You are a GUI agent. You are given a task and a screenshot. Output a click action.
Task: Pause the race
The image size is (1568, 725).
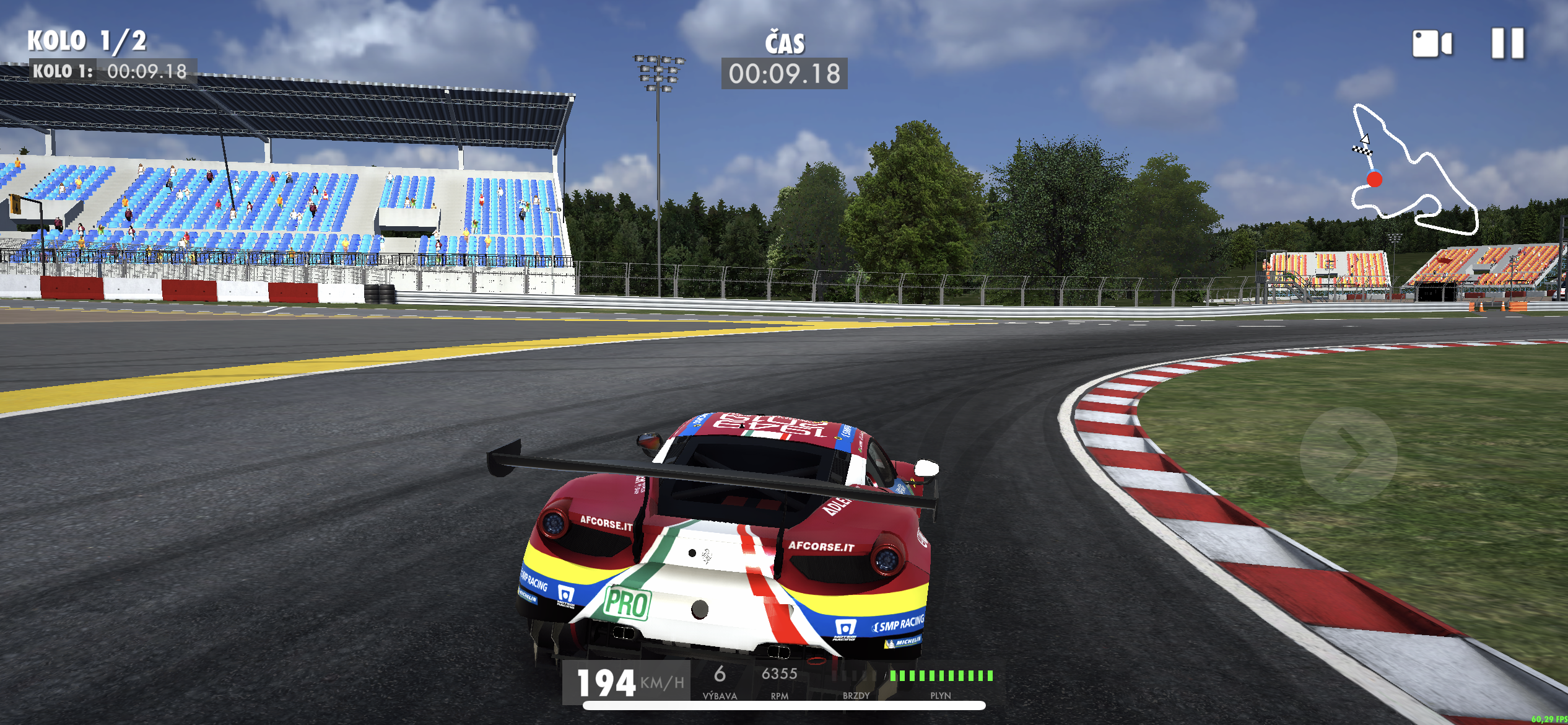pyautogui.click(x=1507, y=43)
